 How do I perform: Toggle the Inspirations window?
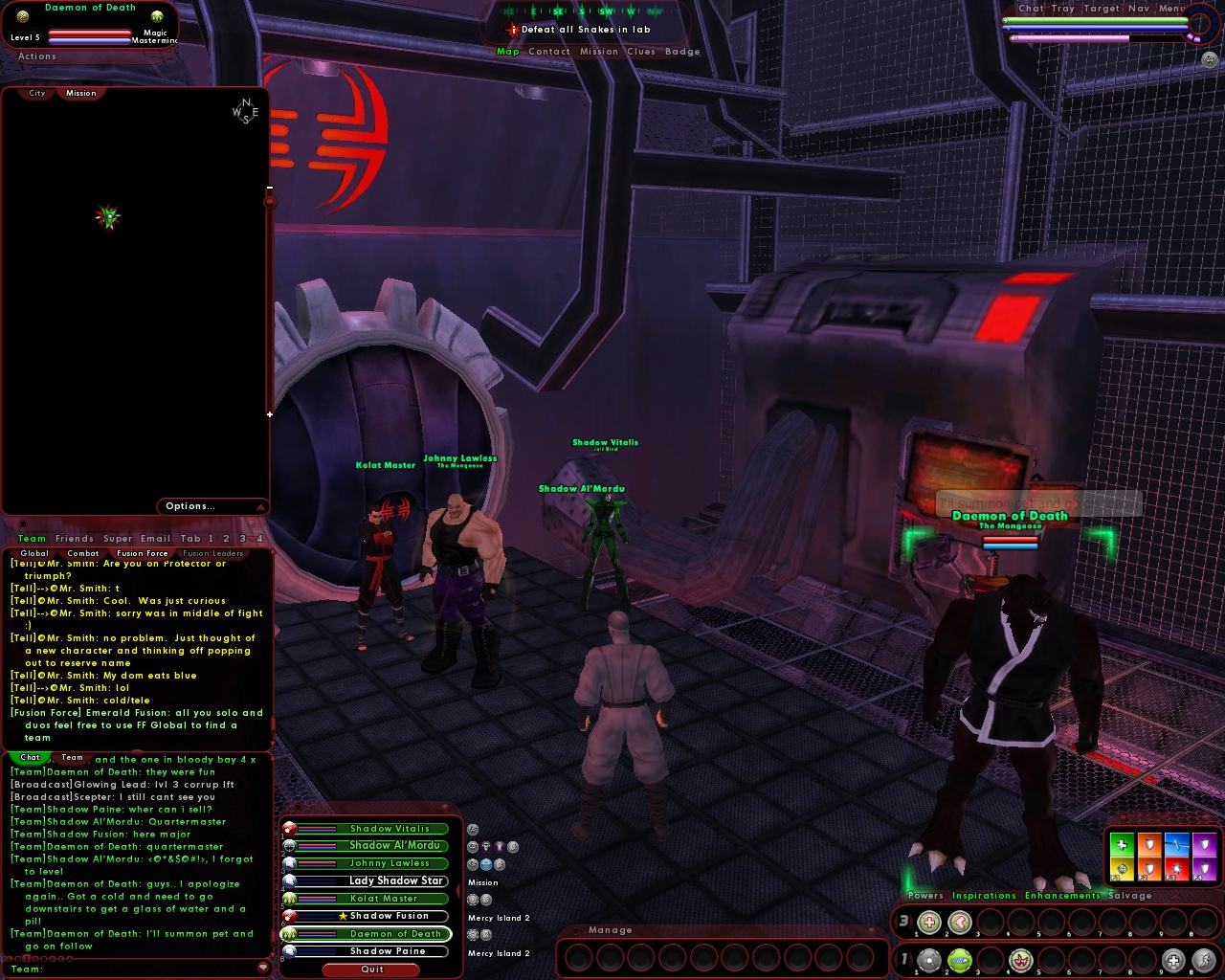click(x=985, y=896)
